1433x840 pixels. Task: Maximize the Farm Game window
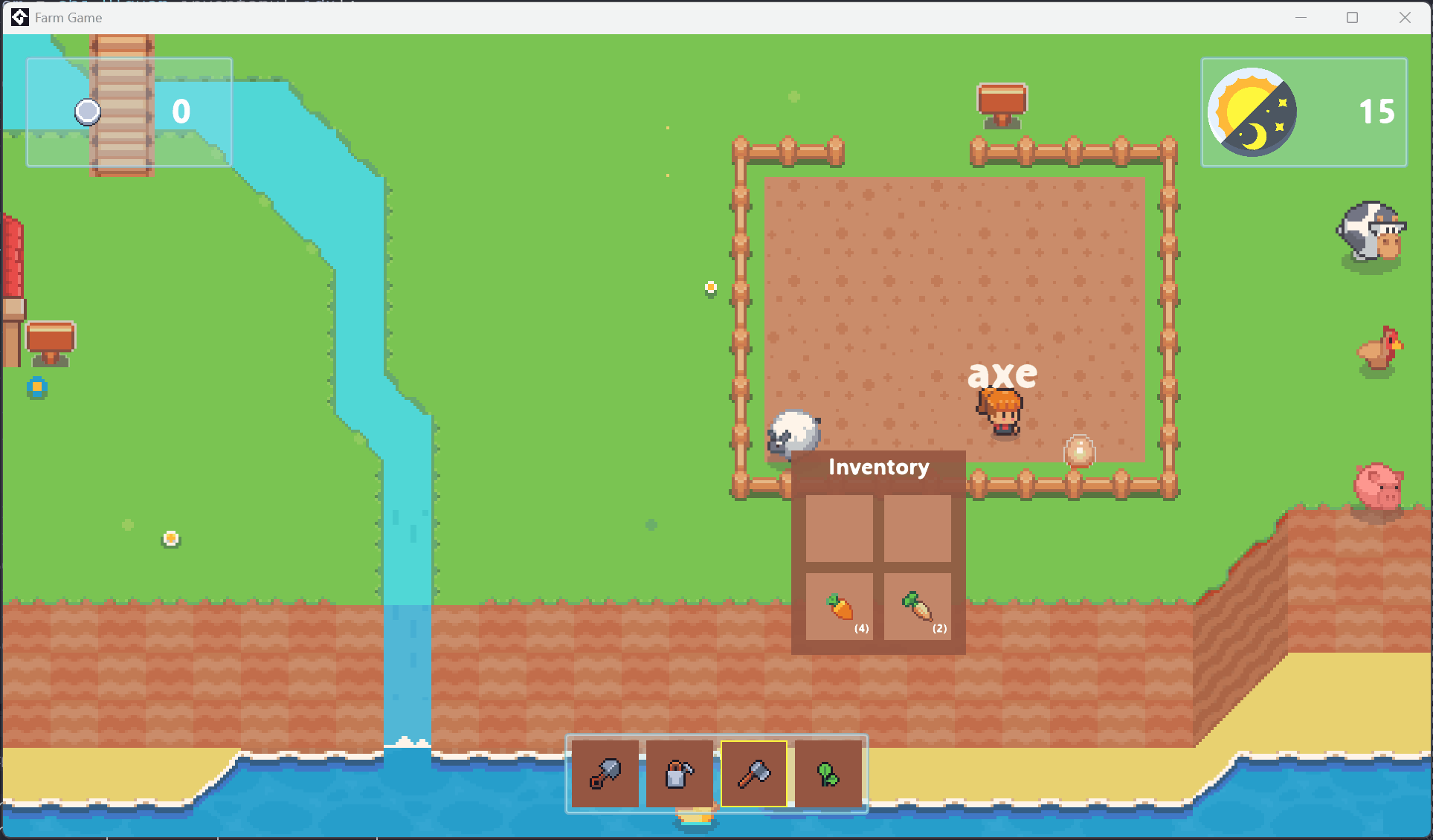(x=1353, y=18)
